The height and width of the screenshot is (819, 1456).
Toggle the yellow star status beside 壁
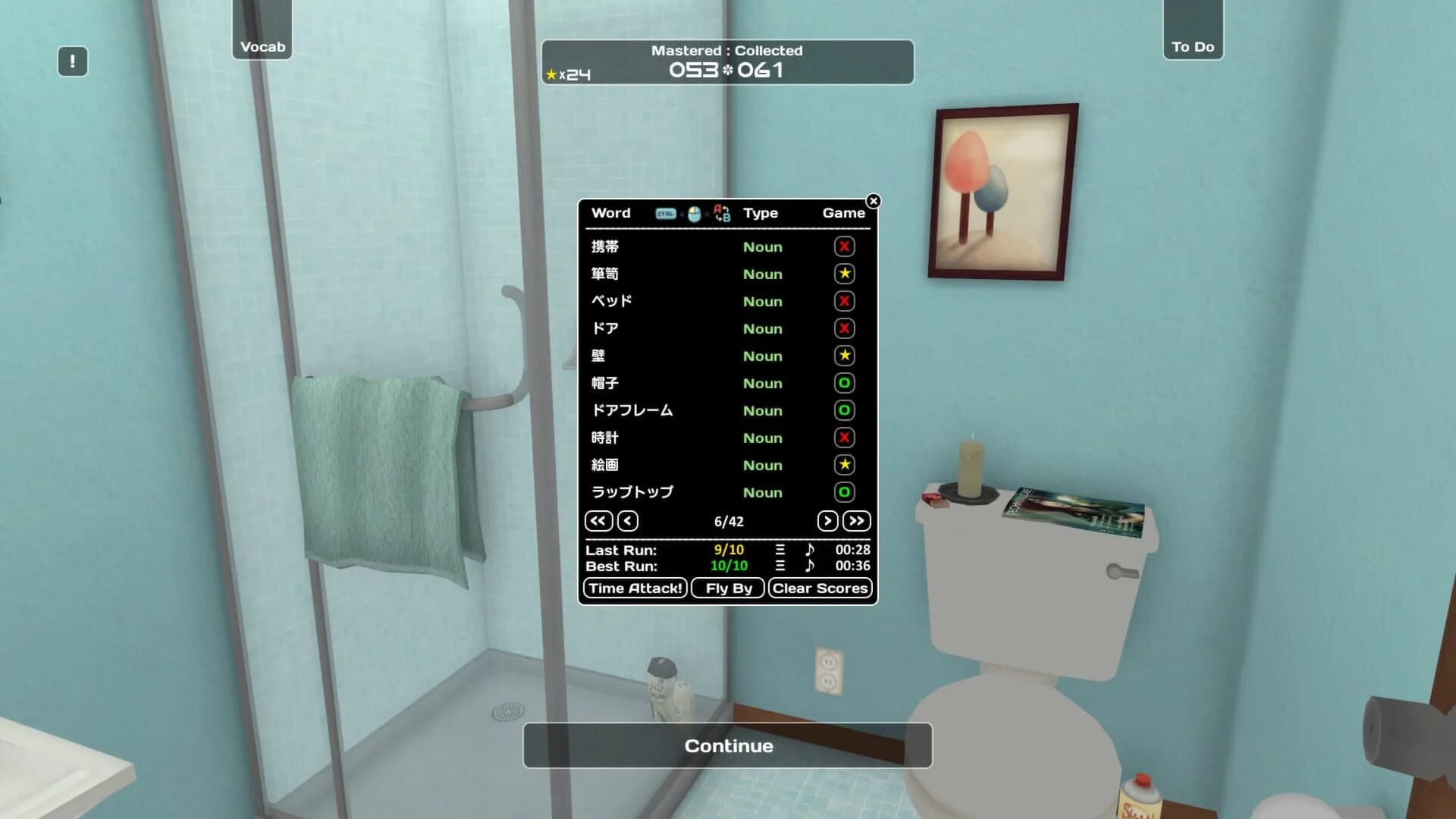pos(844,356)
